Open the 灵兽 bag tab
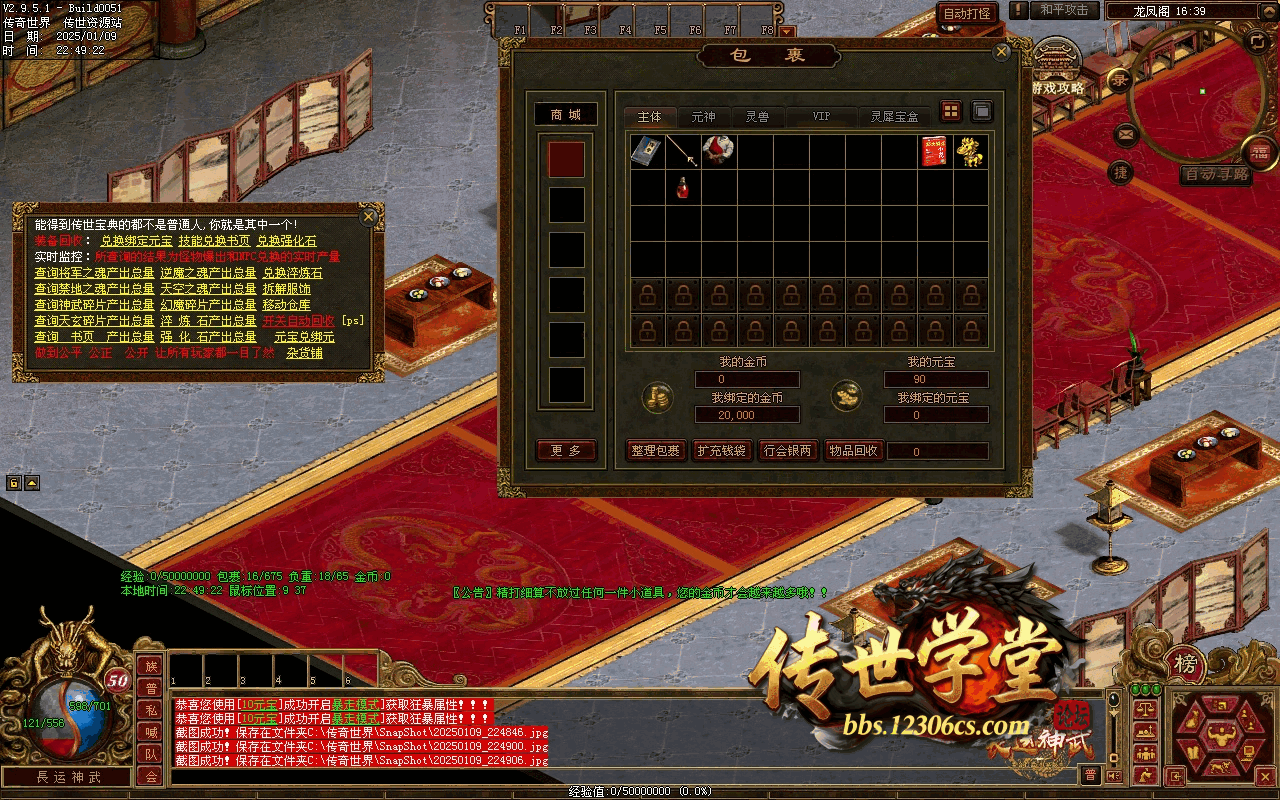The image size is (1280, 800). point(757,117)
